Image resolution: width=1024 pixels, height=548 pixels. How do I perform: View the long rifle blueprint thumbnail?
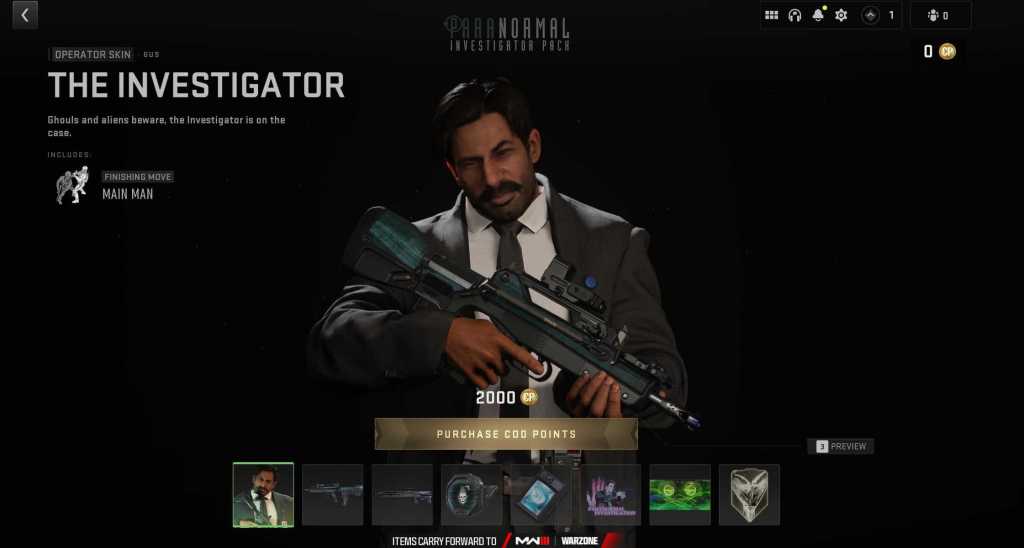(x=402, y=494)
